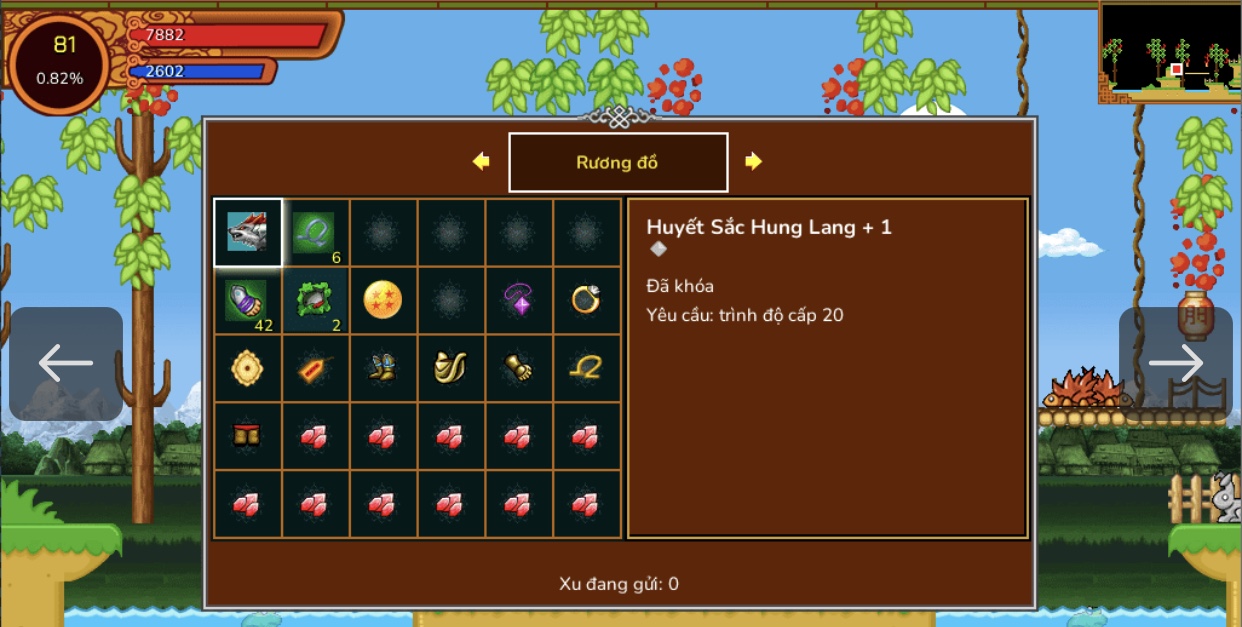Click the Rương đồ tab header
1242x627 pixels.
pyautogui.click(x=618, y=162)
